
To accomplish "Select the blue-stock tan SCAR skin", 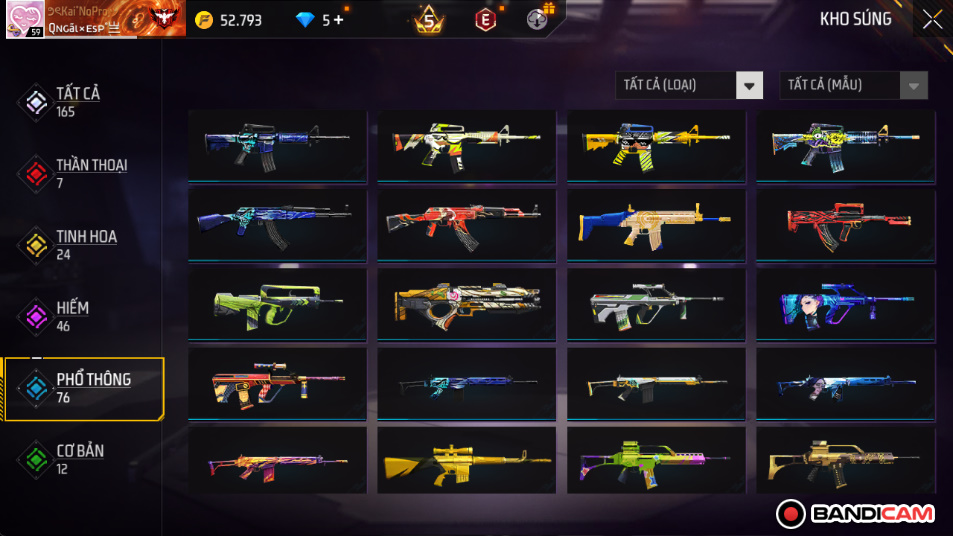I will [x=656, y=224].
